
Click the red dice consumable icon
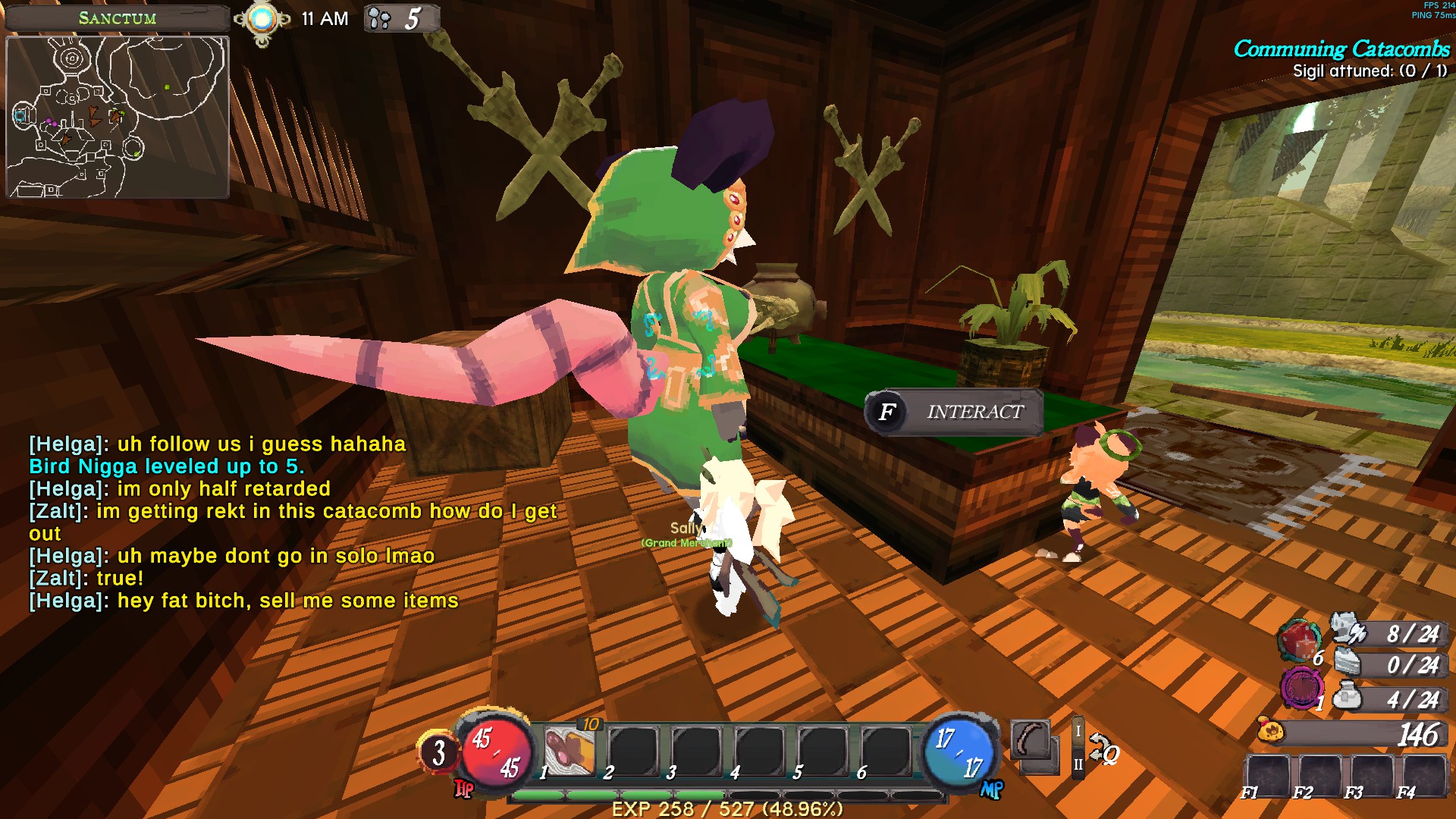(1299, 639)
